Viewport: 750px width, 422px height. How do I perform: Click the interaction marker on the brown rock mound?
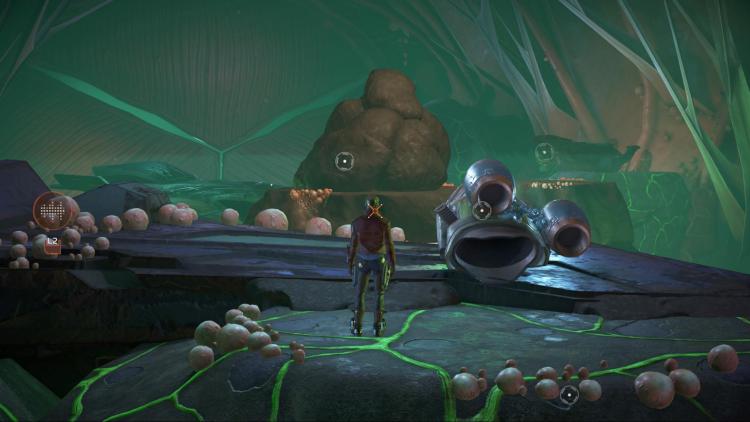(x=344, y=160)
